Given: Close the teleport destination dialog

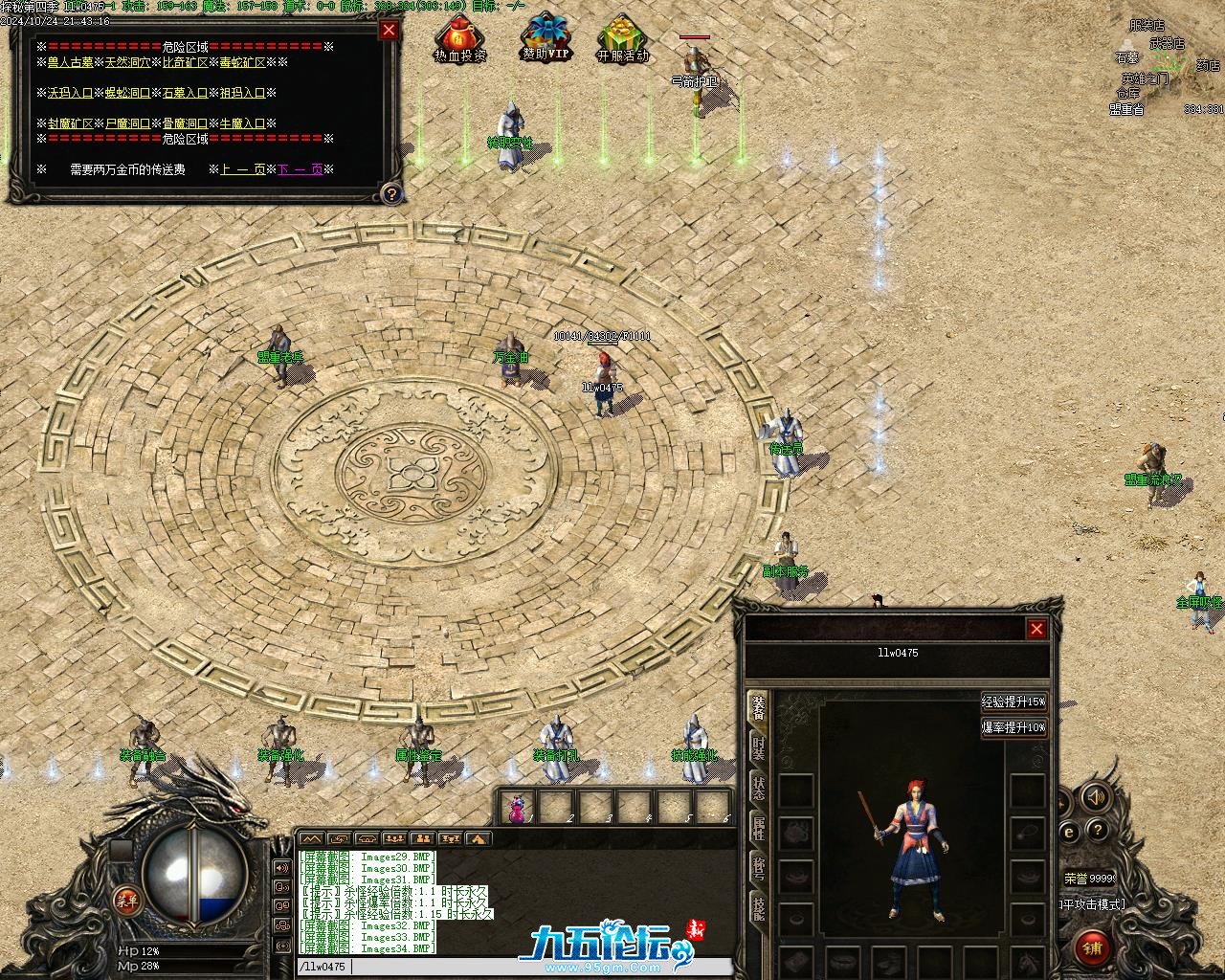Looking at the screenshot, I should pyautogui.click(x=389, y=30).
